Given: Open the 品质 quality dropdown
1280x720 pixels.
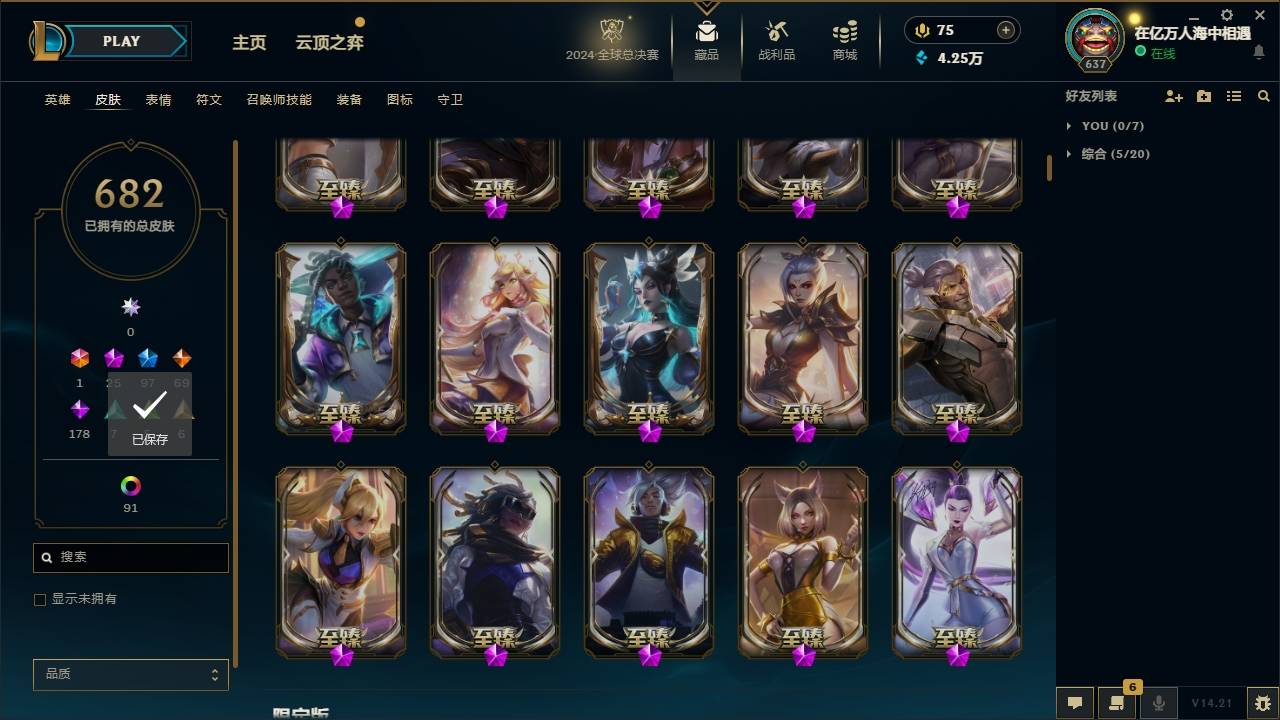Looking at the screenshot, I should (x=130, y=674).
